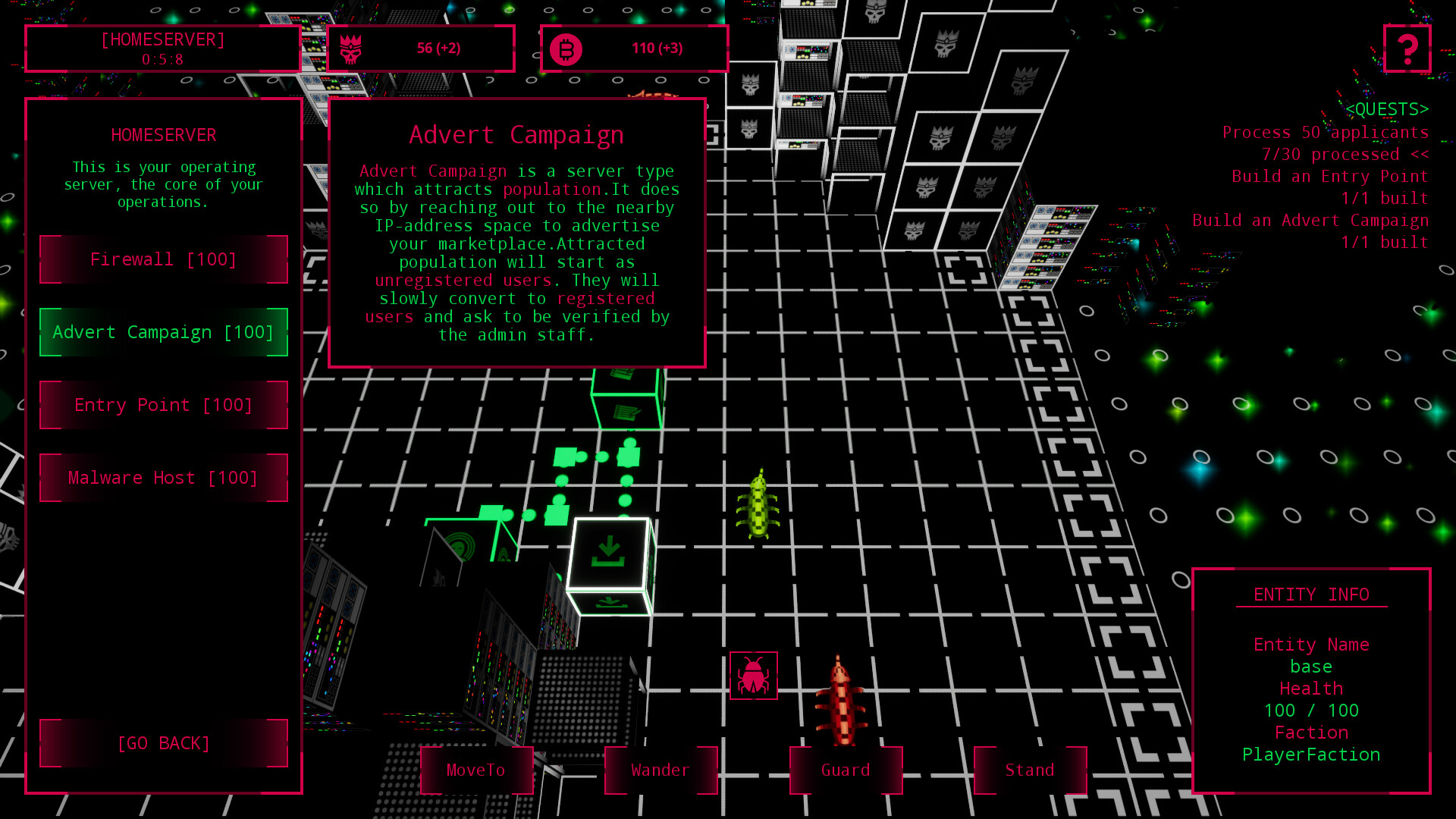The height and width of the screenshot is (819, 1456).
Task: Select Firewall [100] from the build menu
Action: [x=163, y=259]
